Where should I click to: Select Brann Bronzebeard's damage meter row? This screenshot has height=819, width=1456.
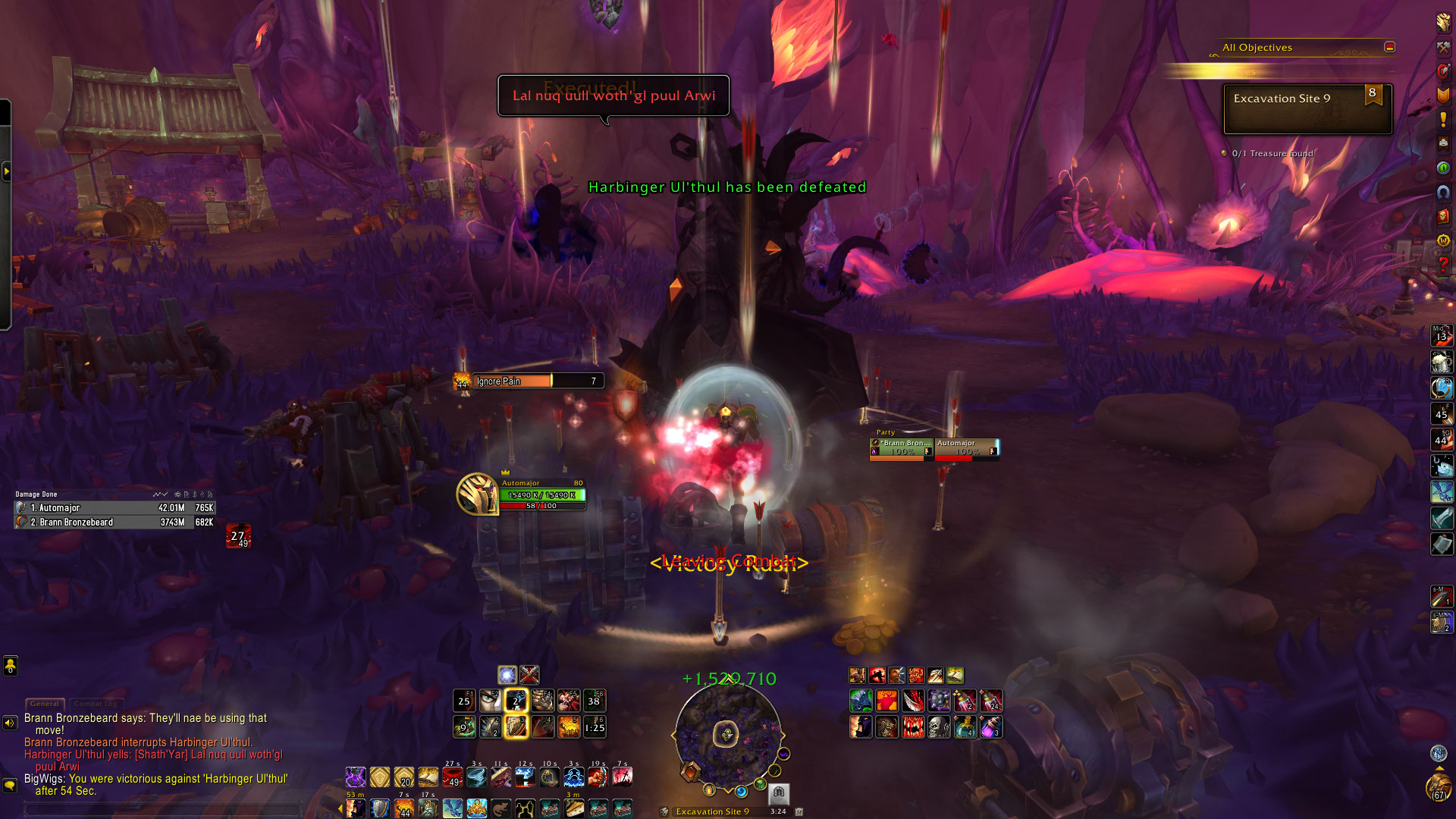pyautogui.click(x=115, y=522)
